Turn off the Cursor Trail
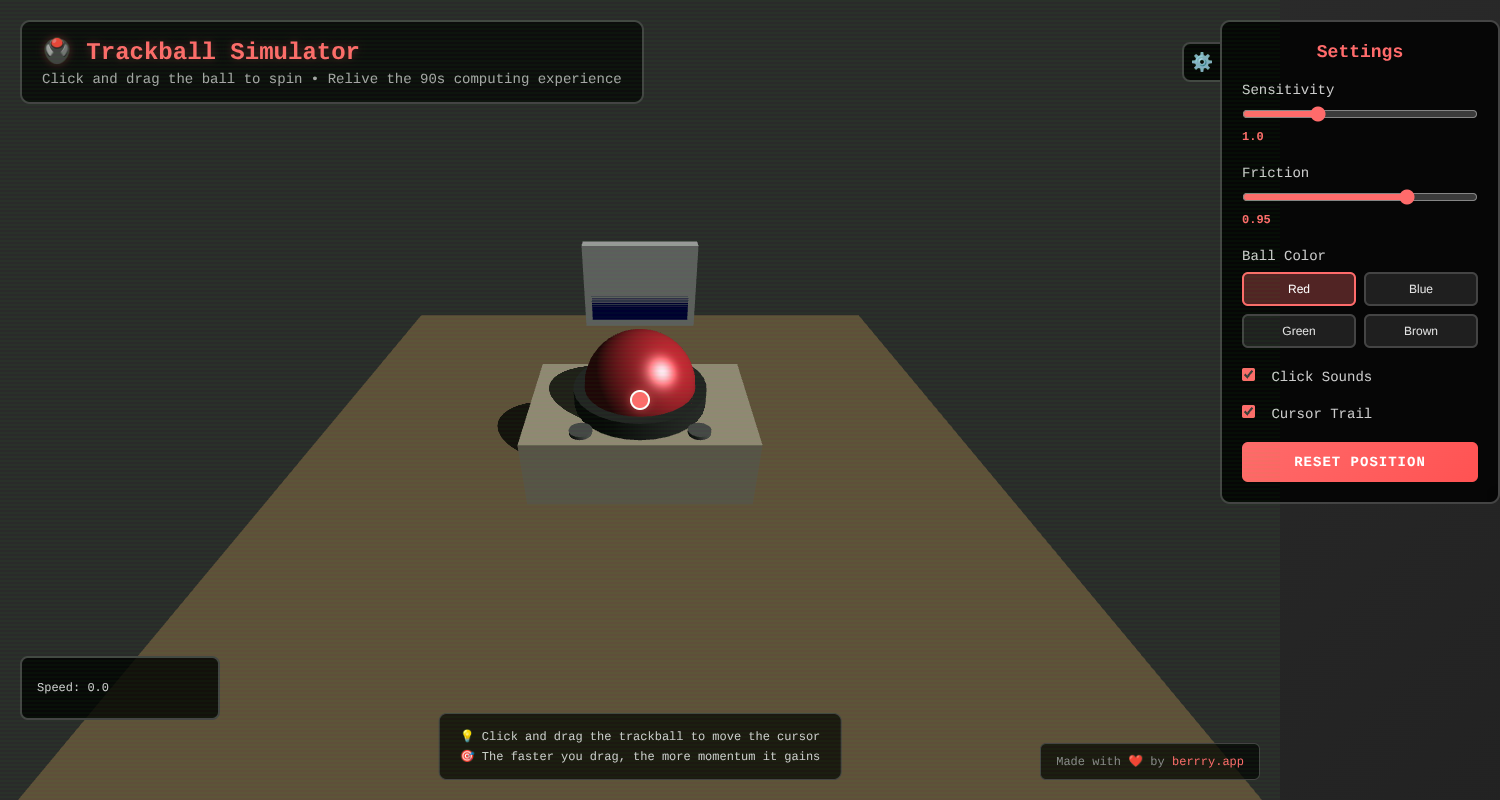 coord(1248,411)
